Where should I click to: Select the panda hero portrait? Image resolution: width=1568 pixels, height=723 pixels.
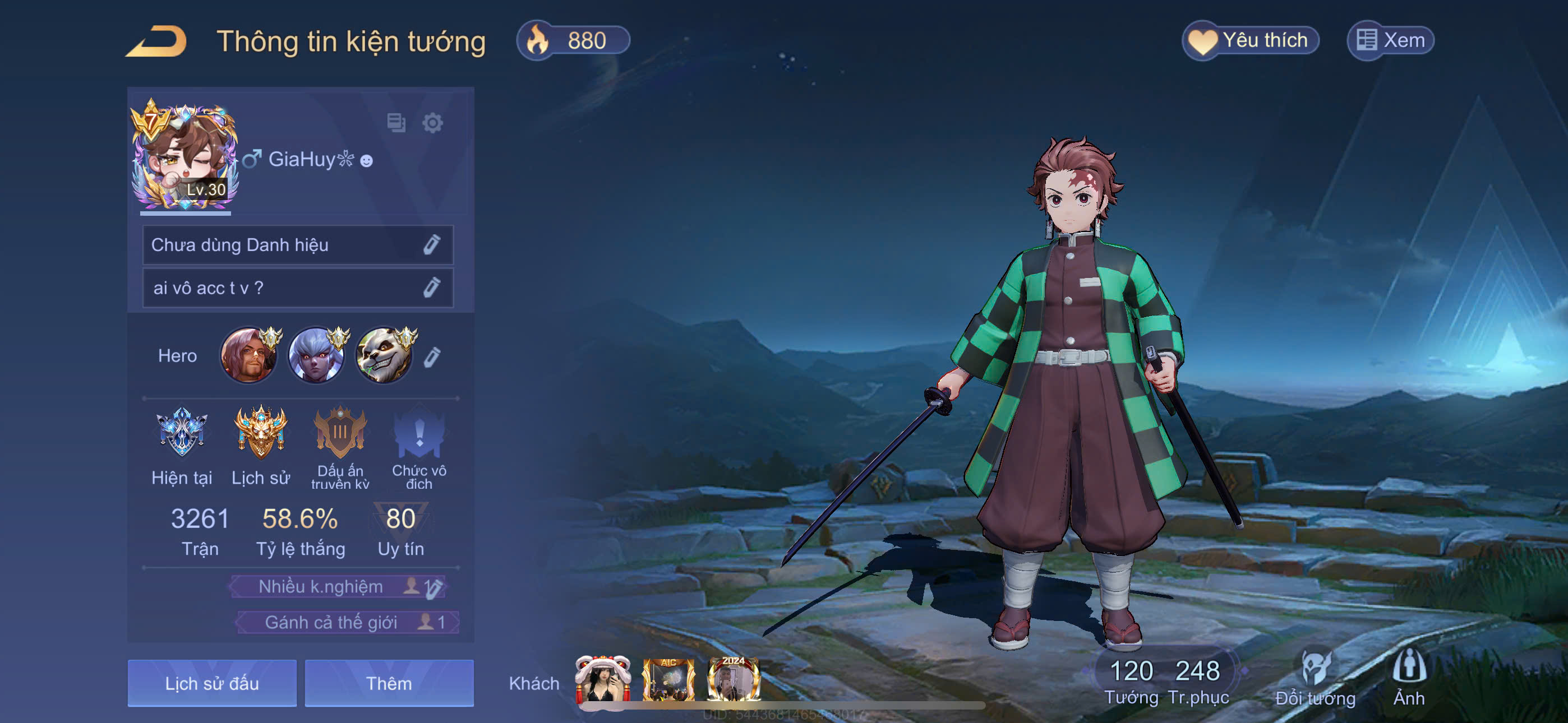click(385, 356)
